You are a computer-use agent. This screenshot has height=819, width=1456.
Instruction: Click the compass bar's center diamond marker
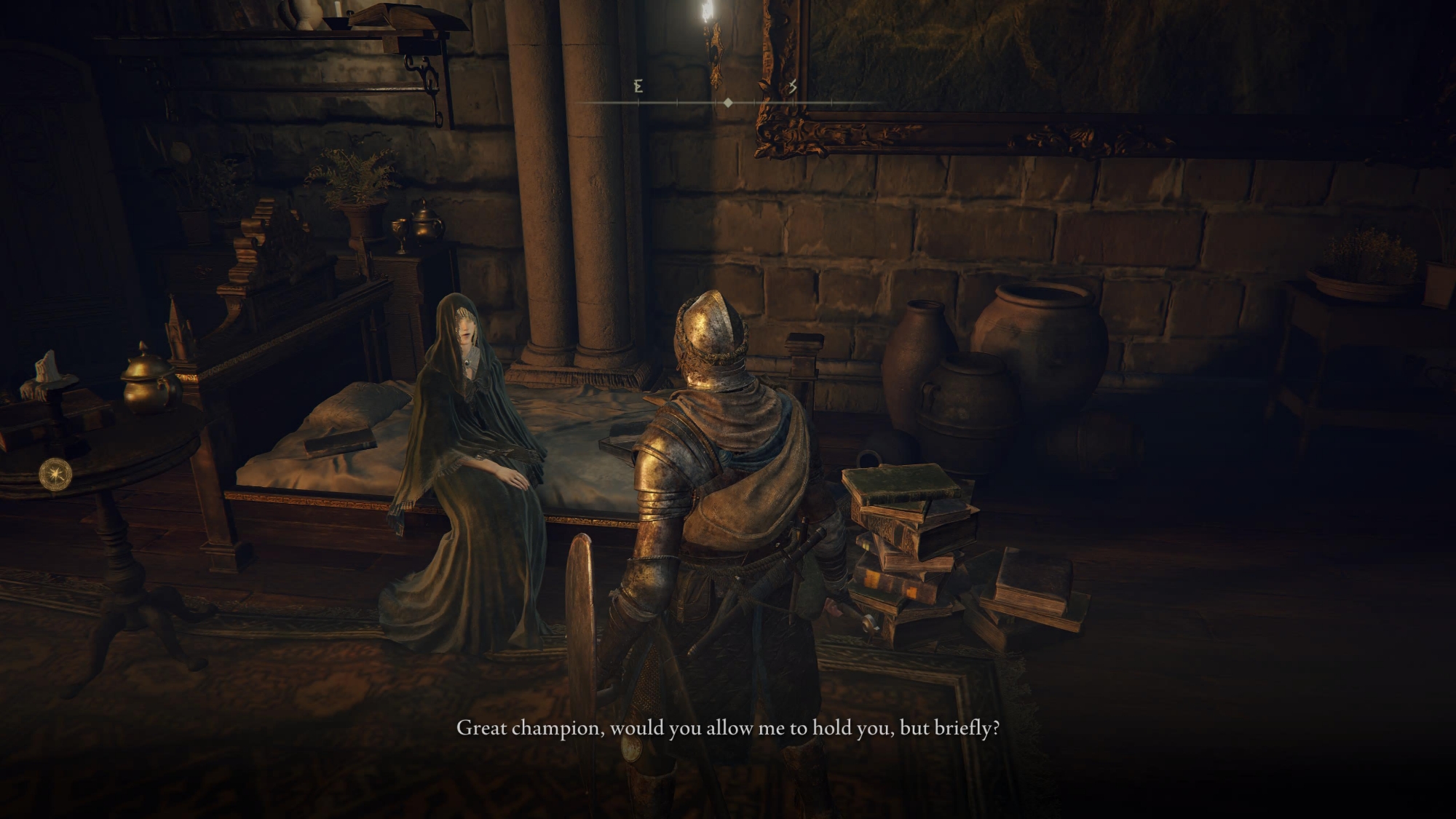point(728,103)
